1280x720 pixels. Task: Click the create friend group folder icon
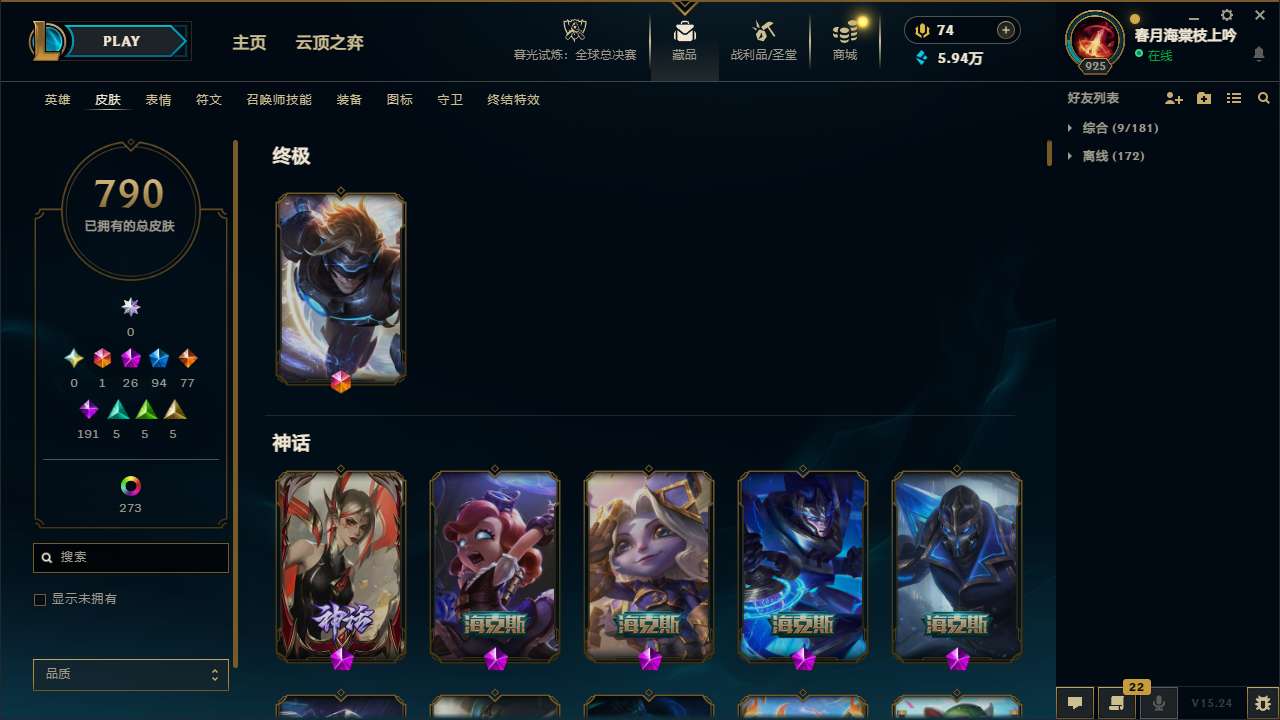pos(1203,98)
